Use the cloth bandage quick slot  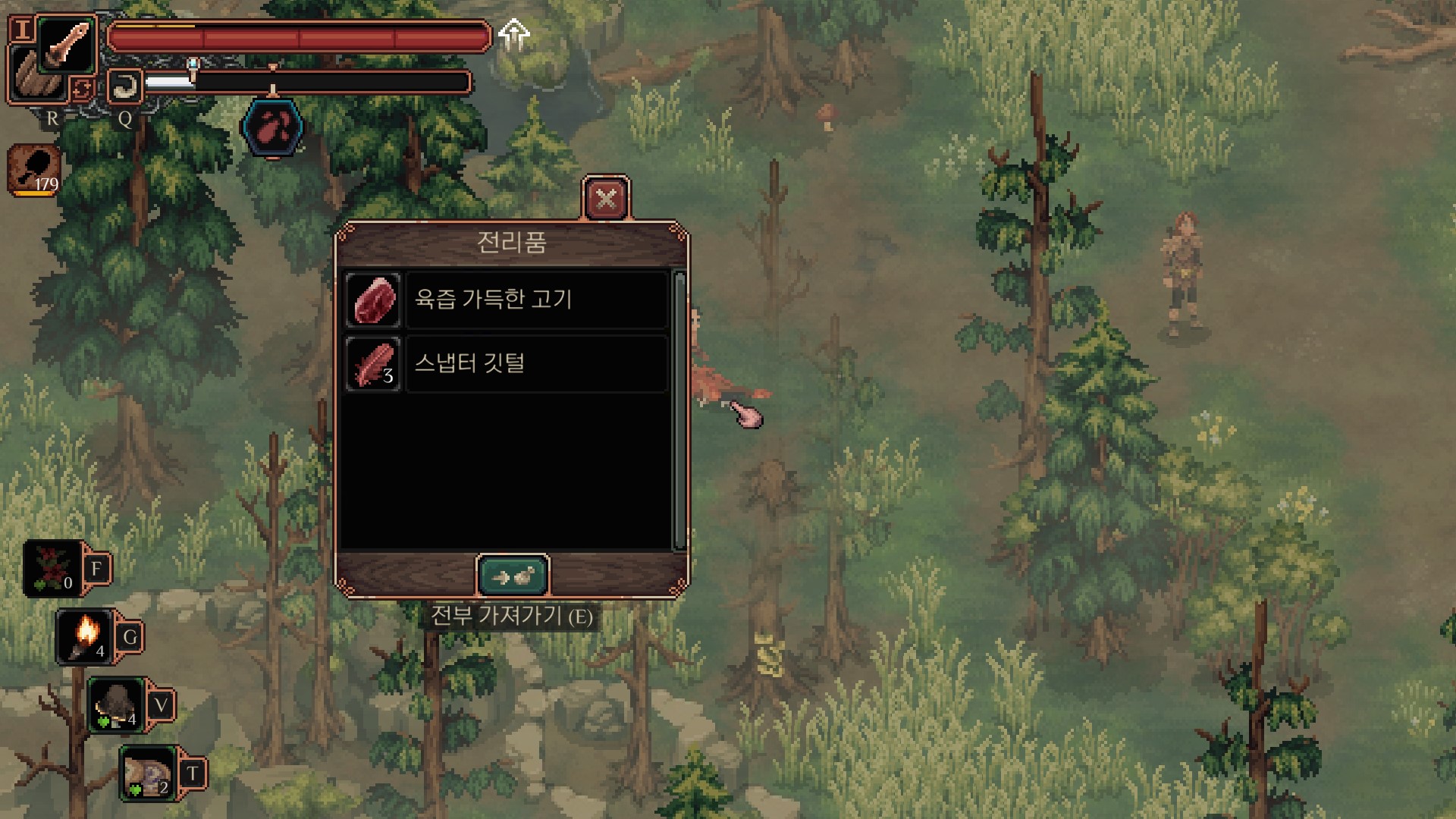(148, 773)
